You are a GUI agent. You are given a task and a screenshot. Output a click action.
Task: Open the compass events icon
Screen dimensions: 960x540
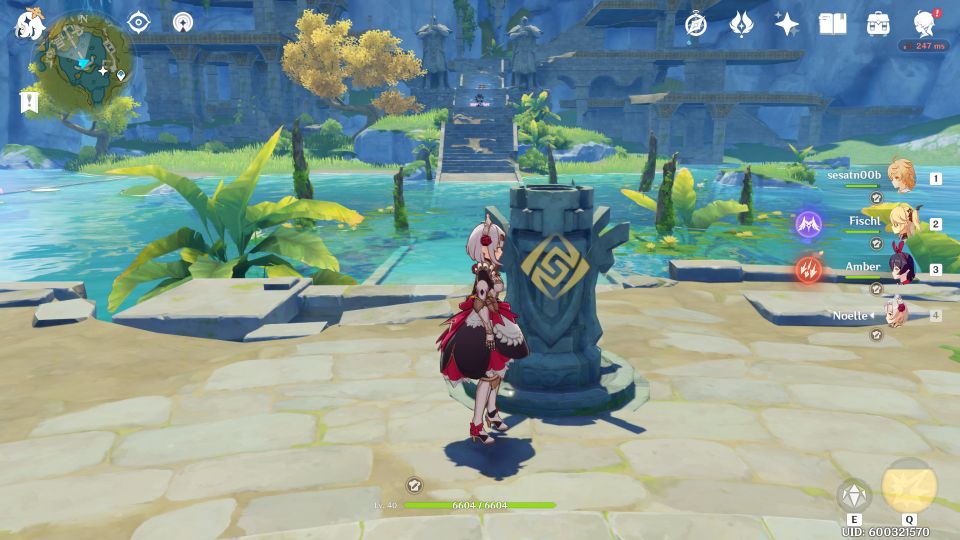tap(696, 24)
